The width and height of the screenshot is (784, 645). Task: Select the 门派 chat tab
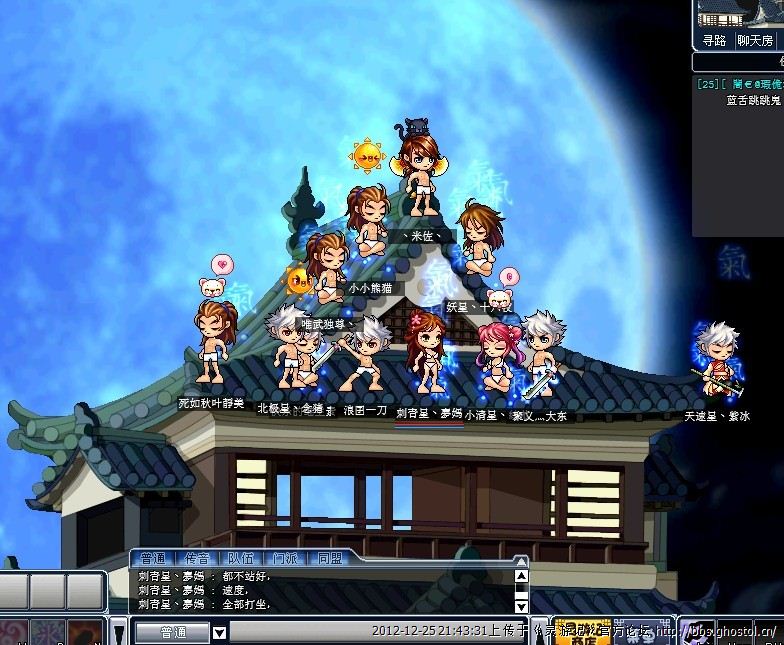284,559
